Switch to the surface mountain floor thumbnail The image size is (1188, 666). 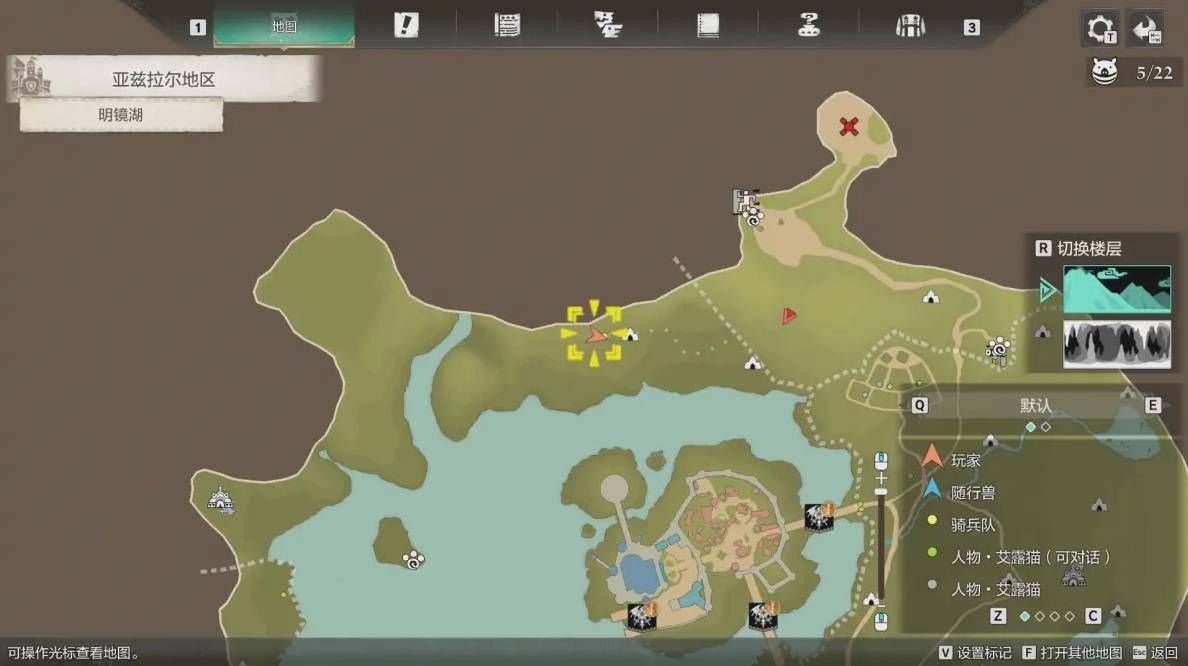[1116, 289]
